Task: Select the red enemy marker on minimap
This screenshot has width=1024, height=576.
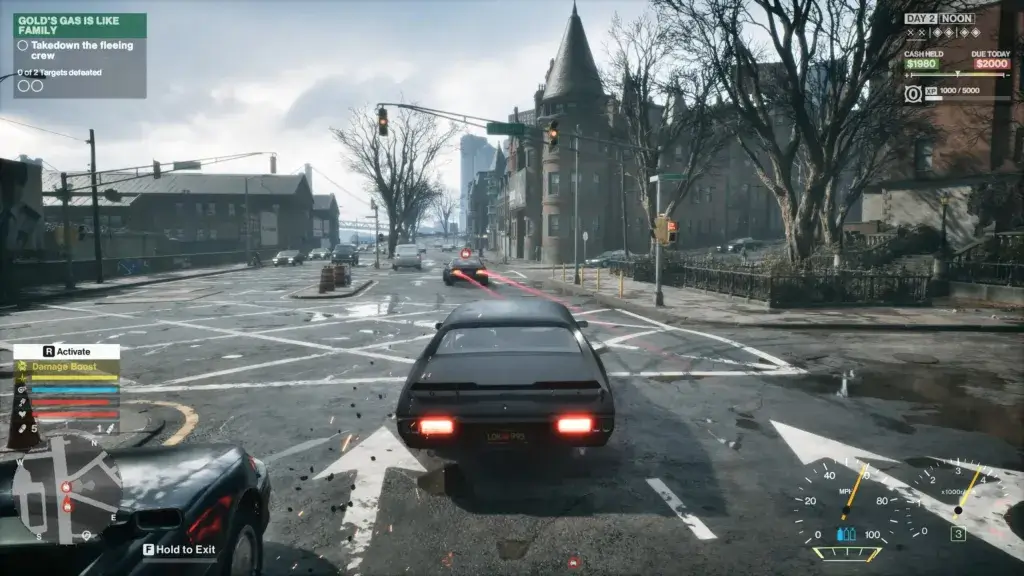Action: (x=67, y=487)
